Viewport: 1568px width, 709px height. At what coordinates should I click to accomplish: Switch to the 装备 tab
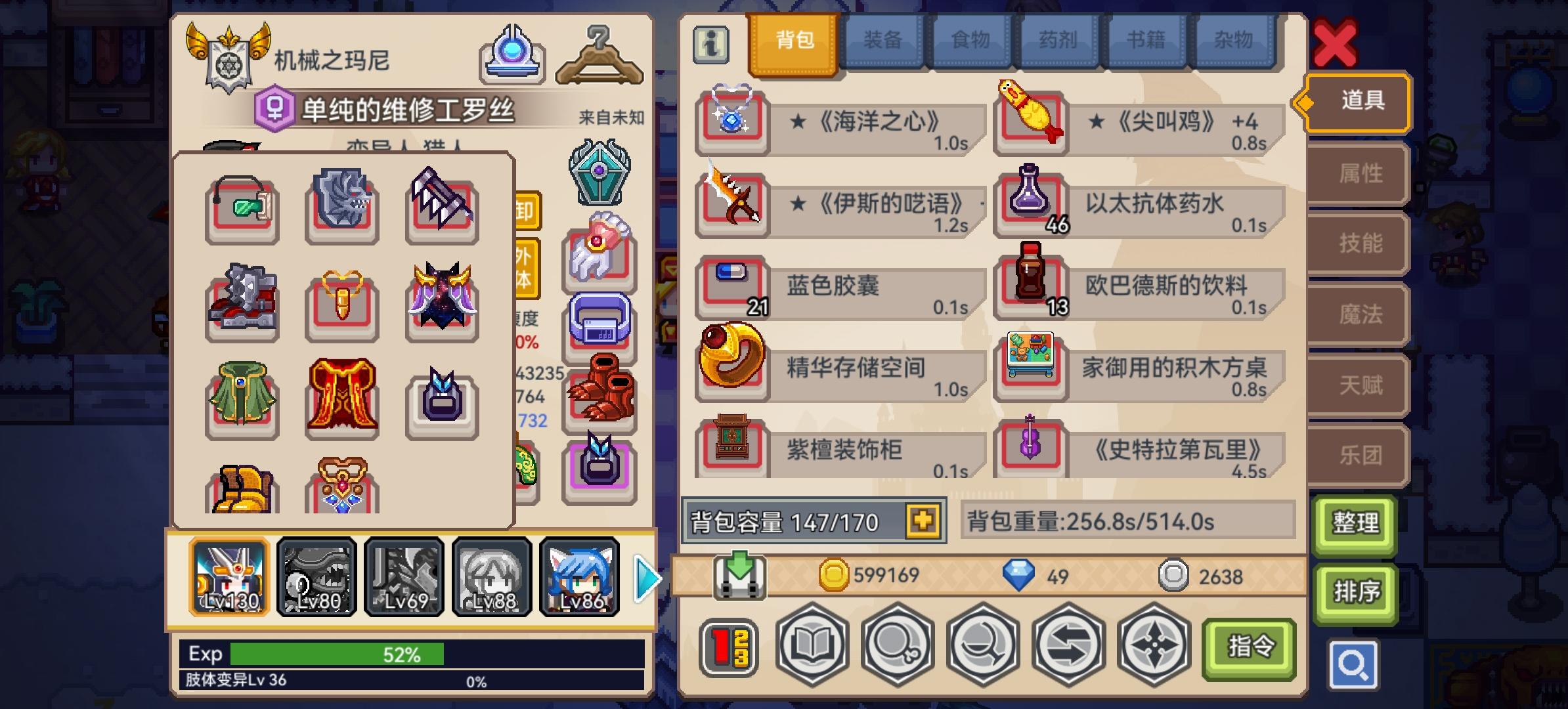pos(882,41)
